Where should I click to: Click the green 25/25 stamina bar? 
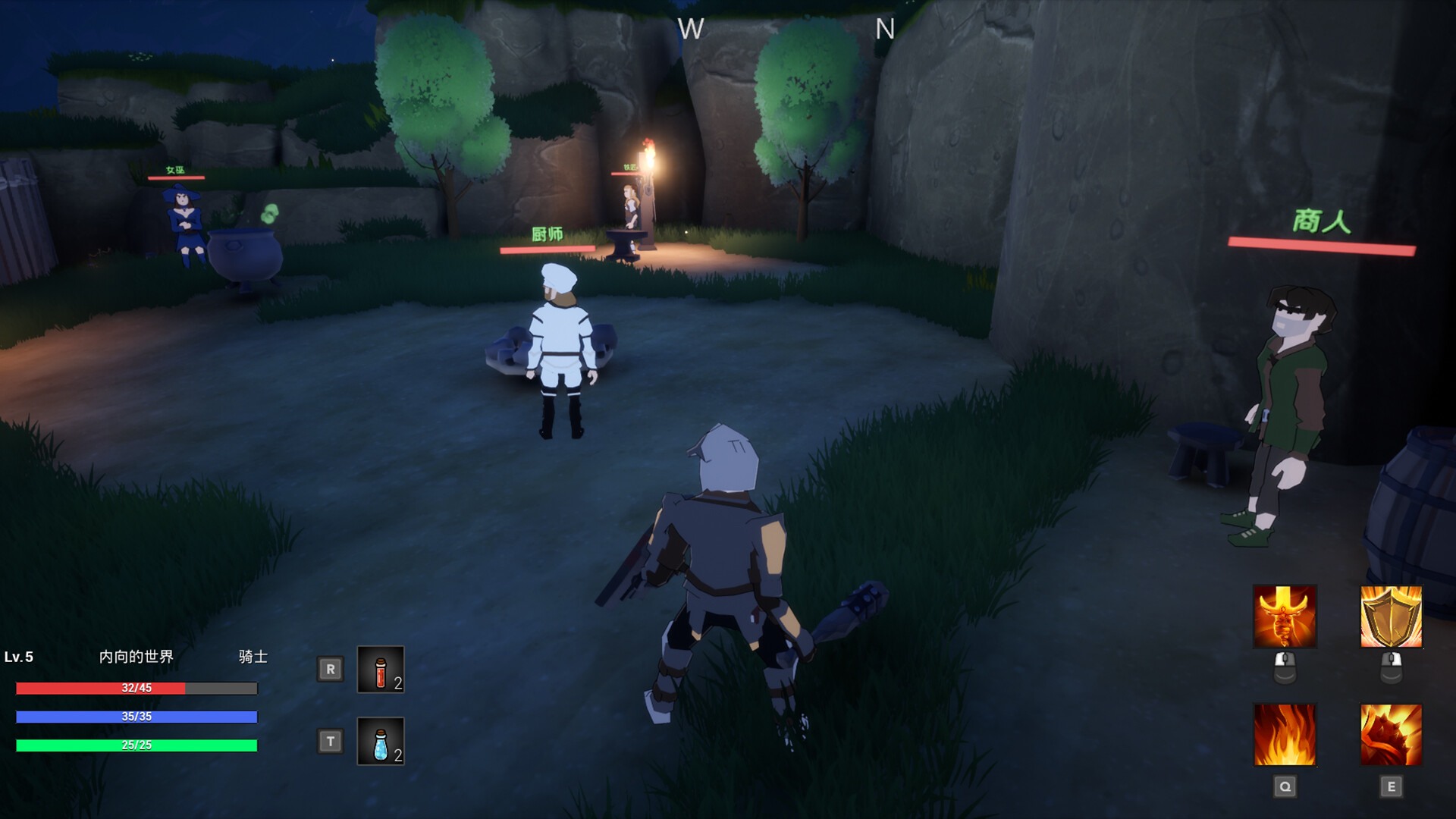(136, 745)
